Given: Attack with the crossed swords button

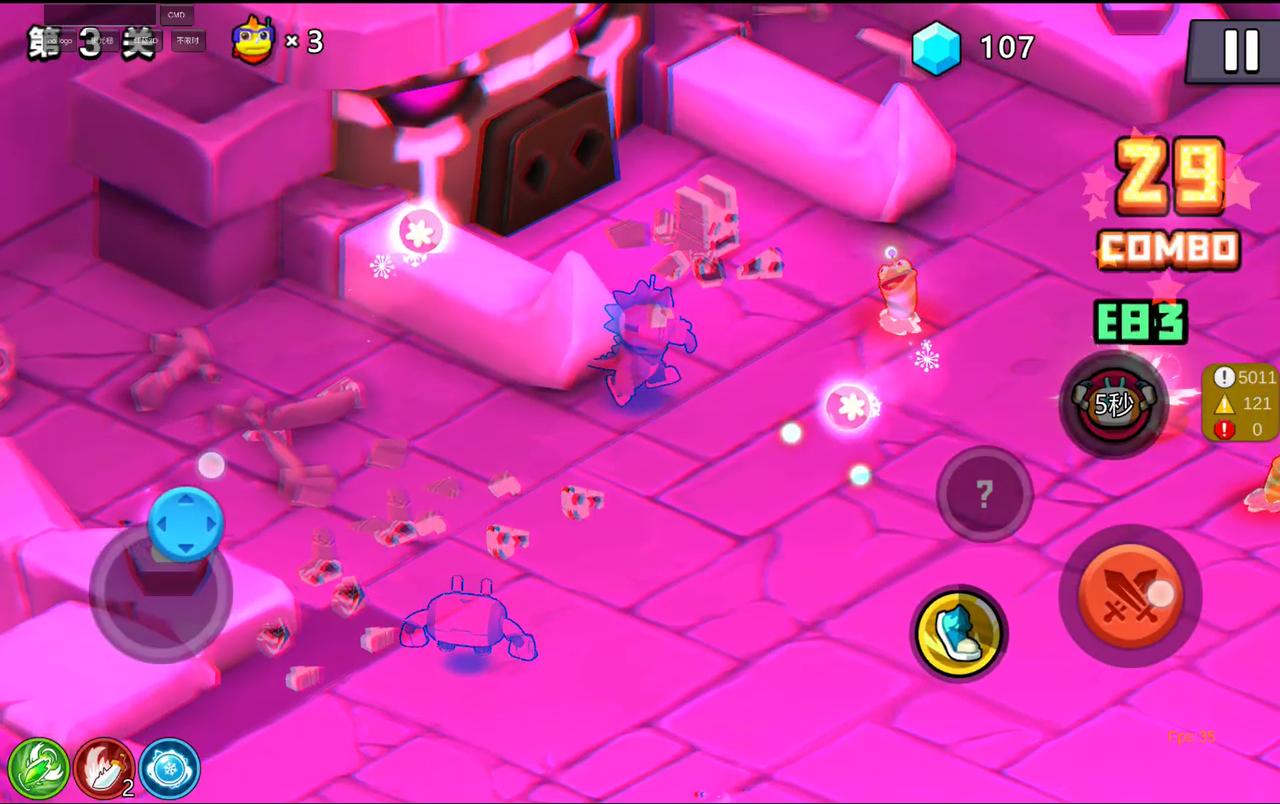Looking at the screenshot, I should pyautogui.click(x=1130, y=595).
